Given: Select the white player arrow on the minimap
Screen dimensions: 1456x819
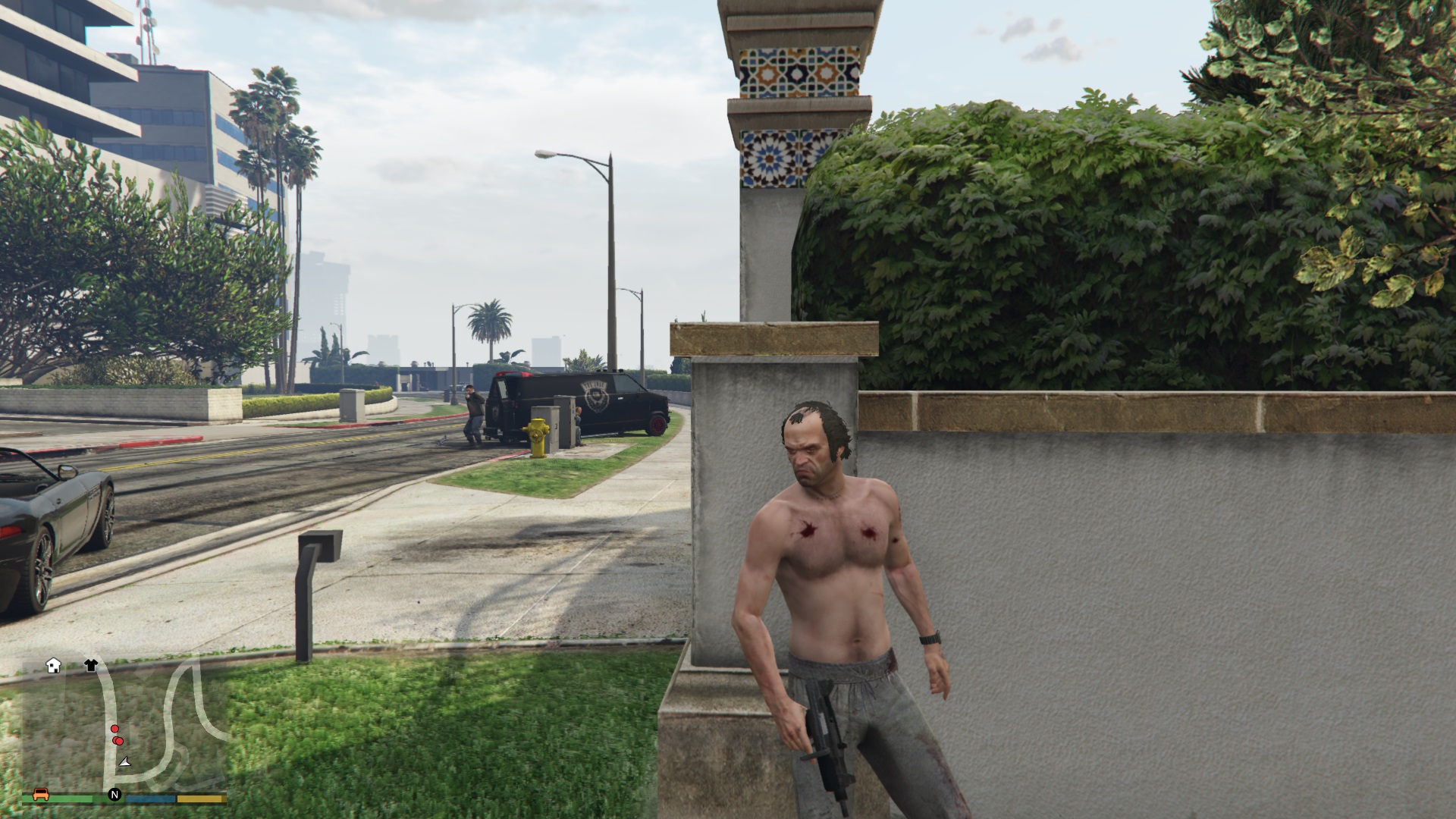Looking at the screenshot, I should point(124,763).
